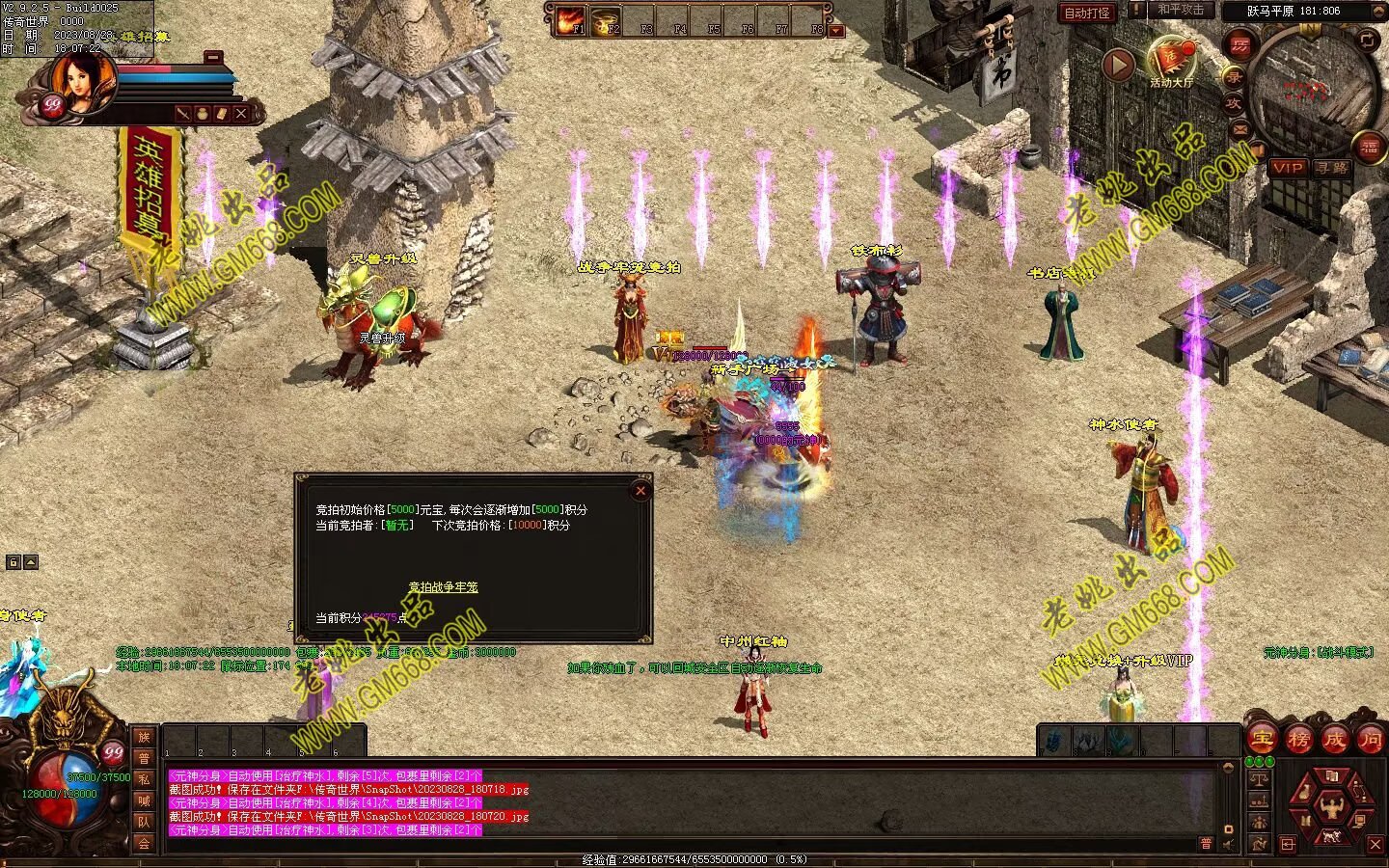
Task: Open the 活动大厅 event hall icon
Action: coord(1170,60)
